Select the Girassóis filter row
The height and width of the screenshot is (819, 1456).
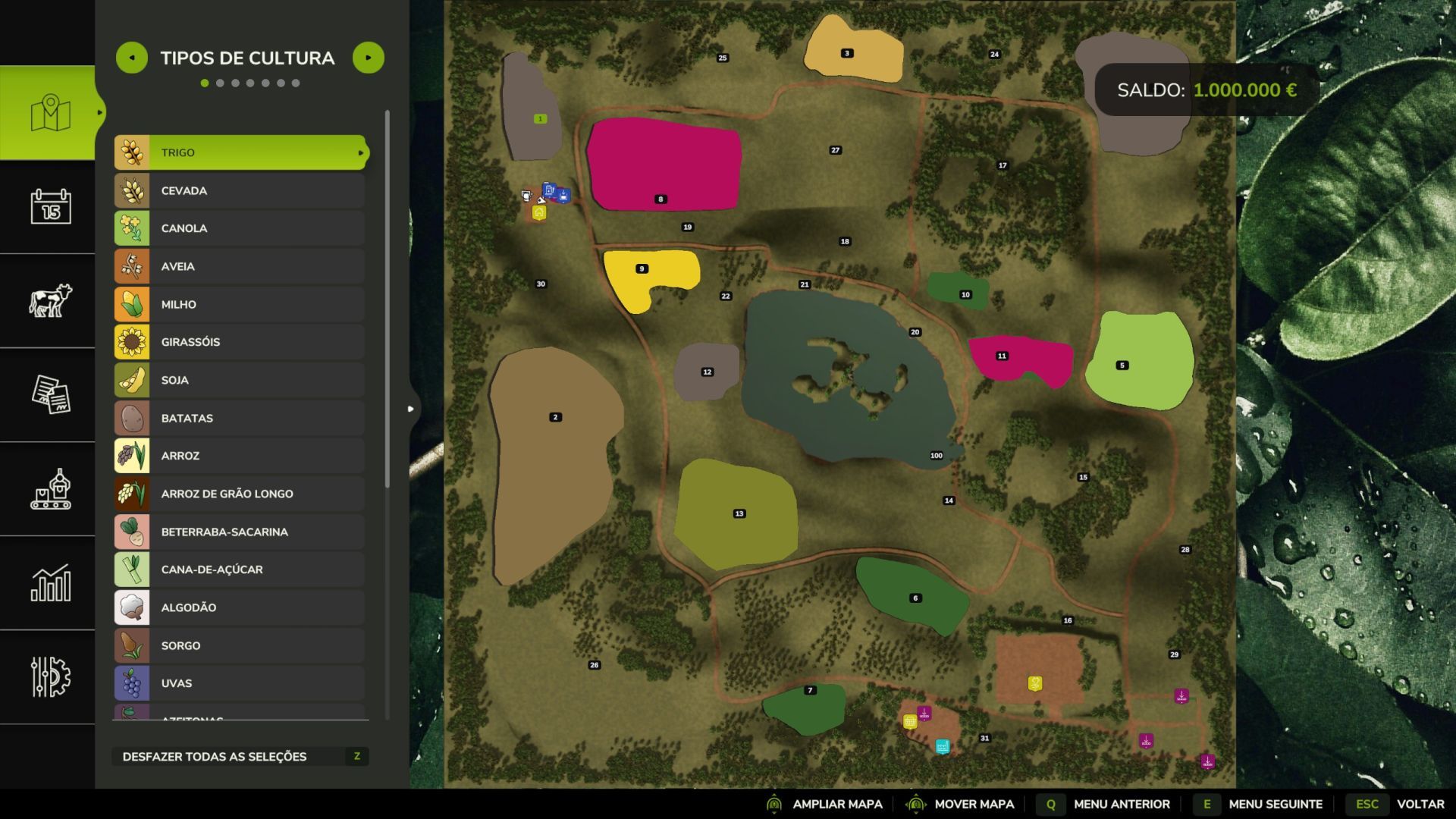(x=240, y=342)
